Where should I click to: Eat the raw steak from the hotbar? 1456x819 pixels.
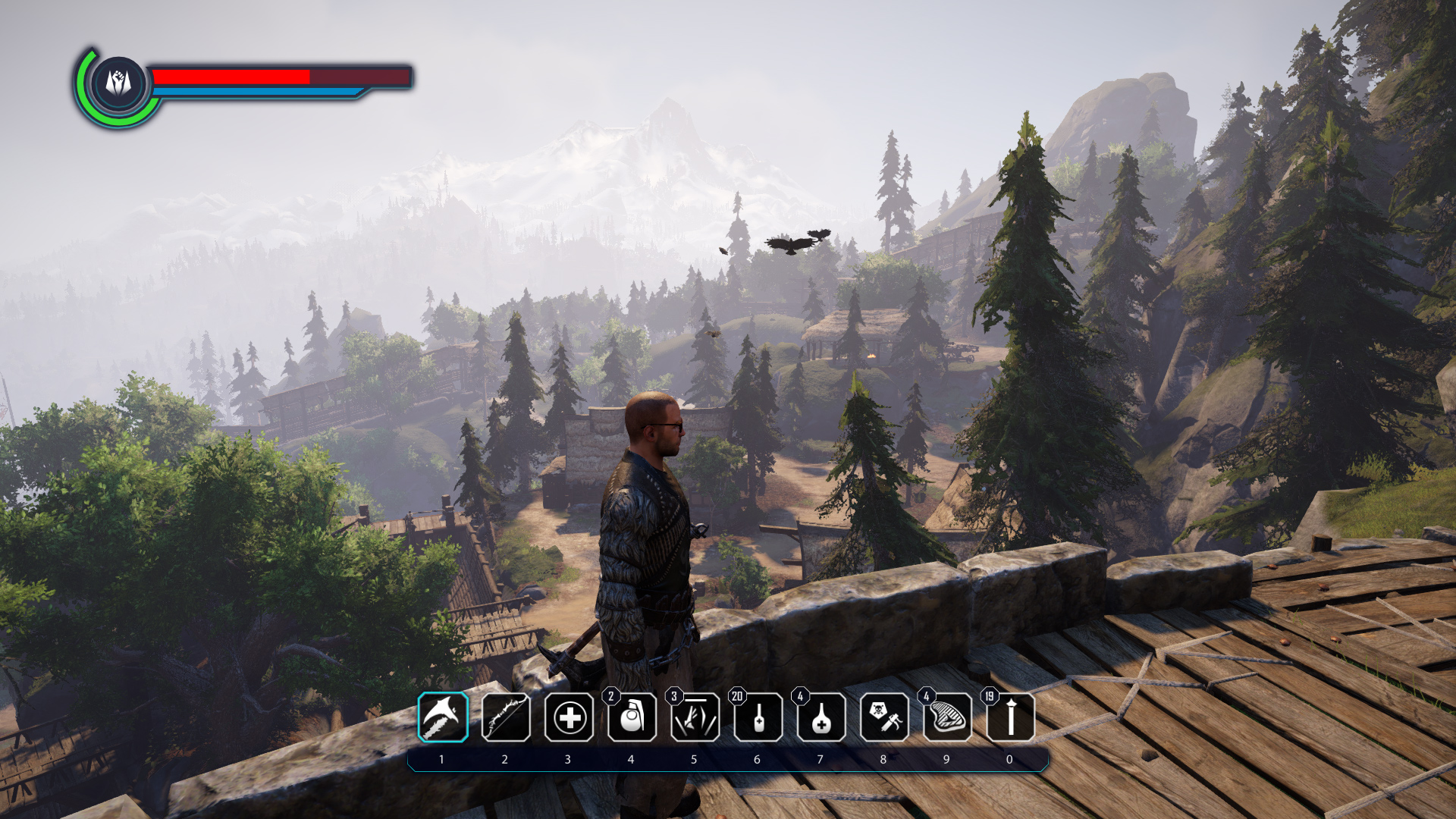point(947,717)
